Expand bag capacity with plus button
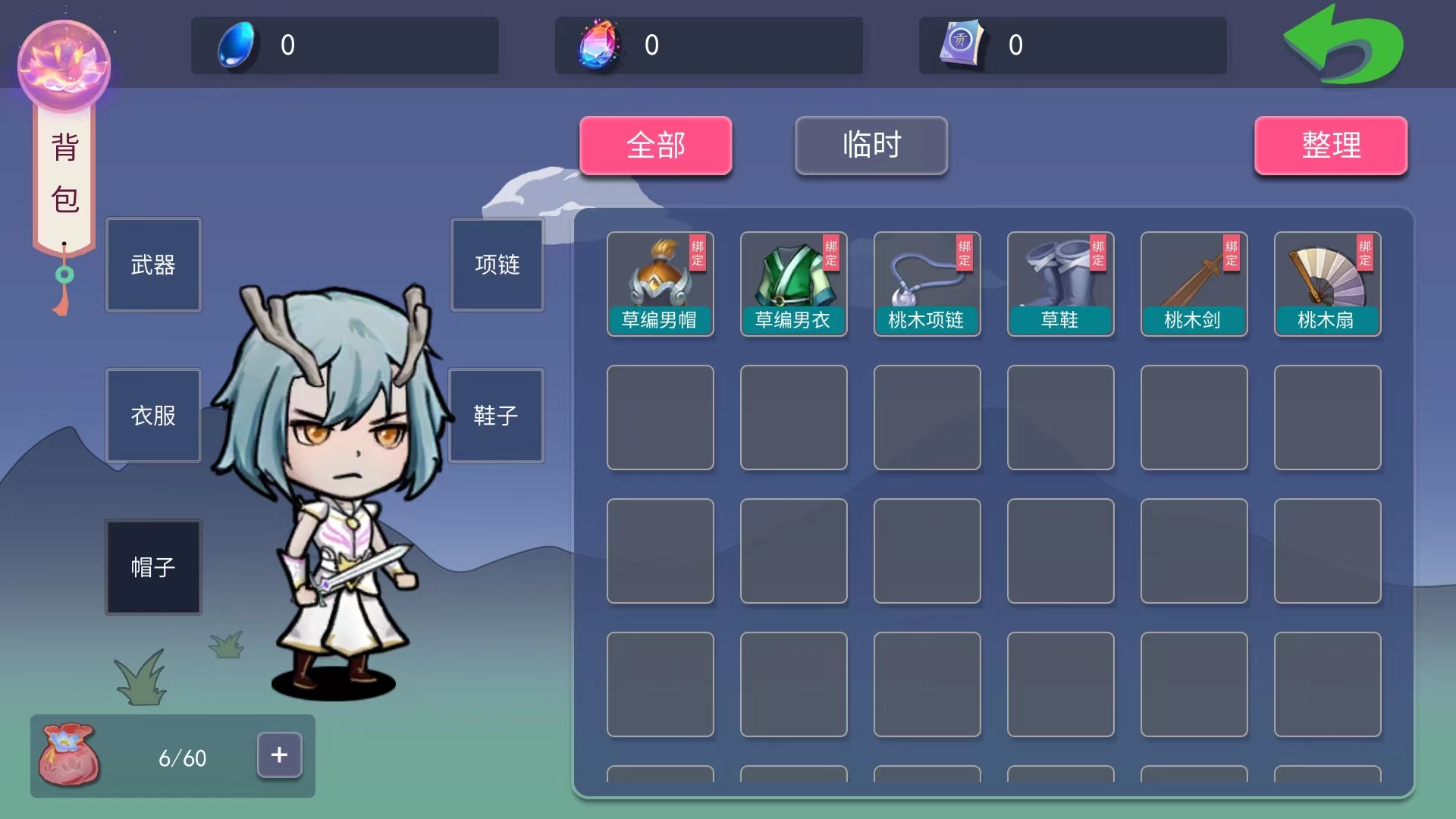Viewport: 1456px width, 819px height. [279, 755]
